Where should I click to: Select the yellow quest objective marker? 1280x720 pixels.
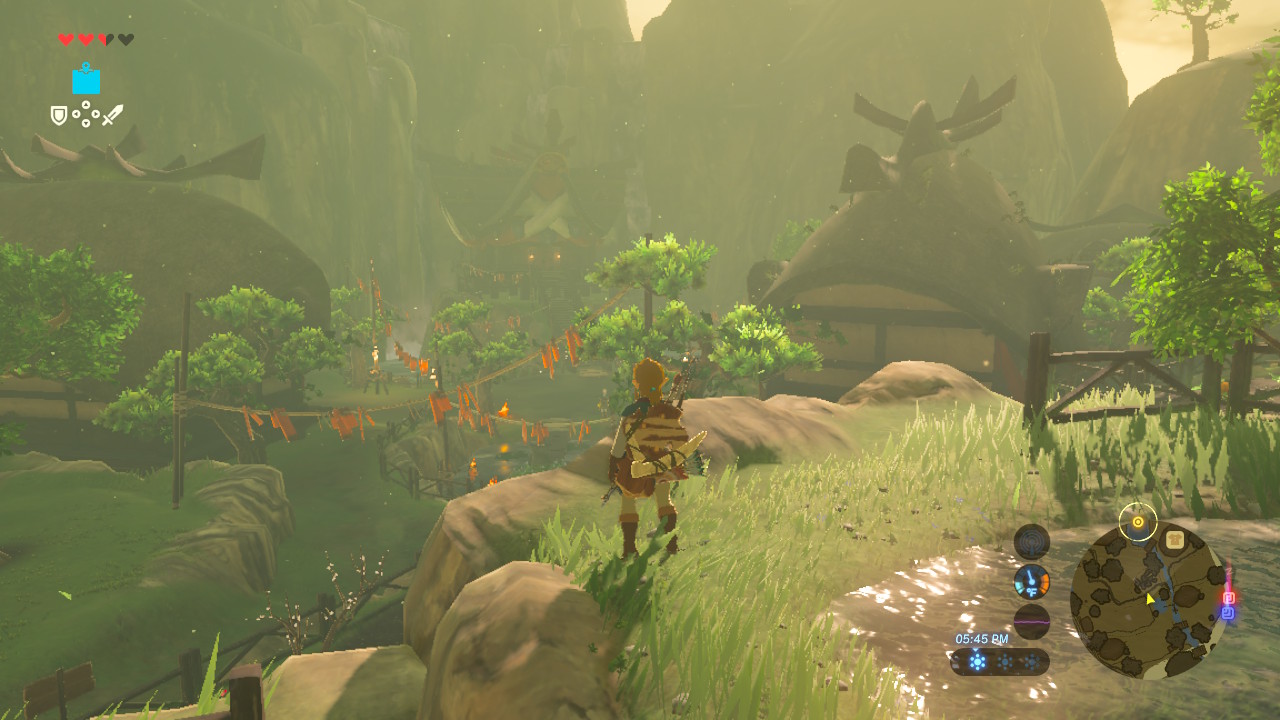tap(1137, 522)
